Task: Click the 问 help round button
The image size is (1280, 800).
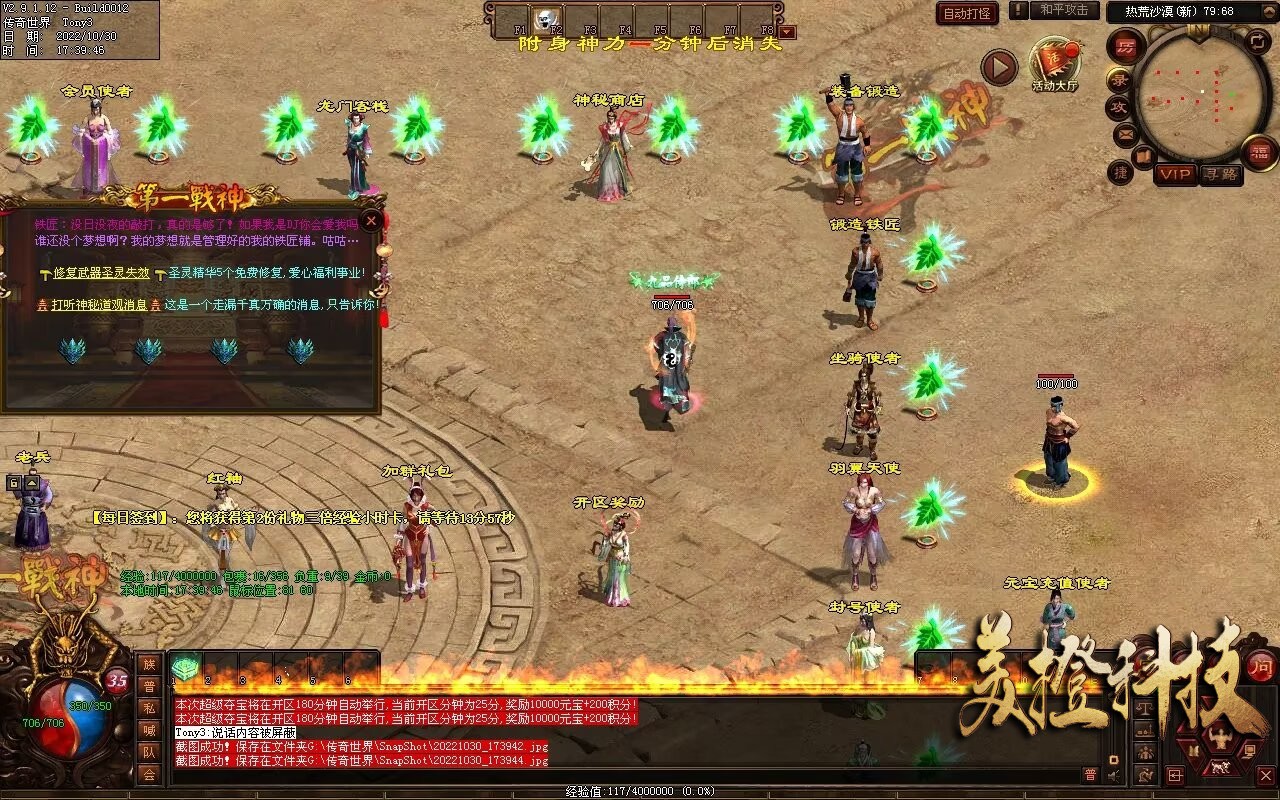Action: [x=1261, y=667]
